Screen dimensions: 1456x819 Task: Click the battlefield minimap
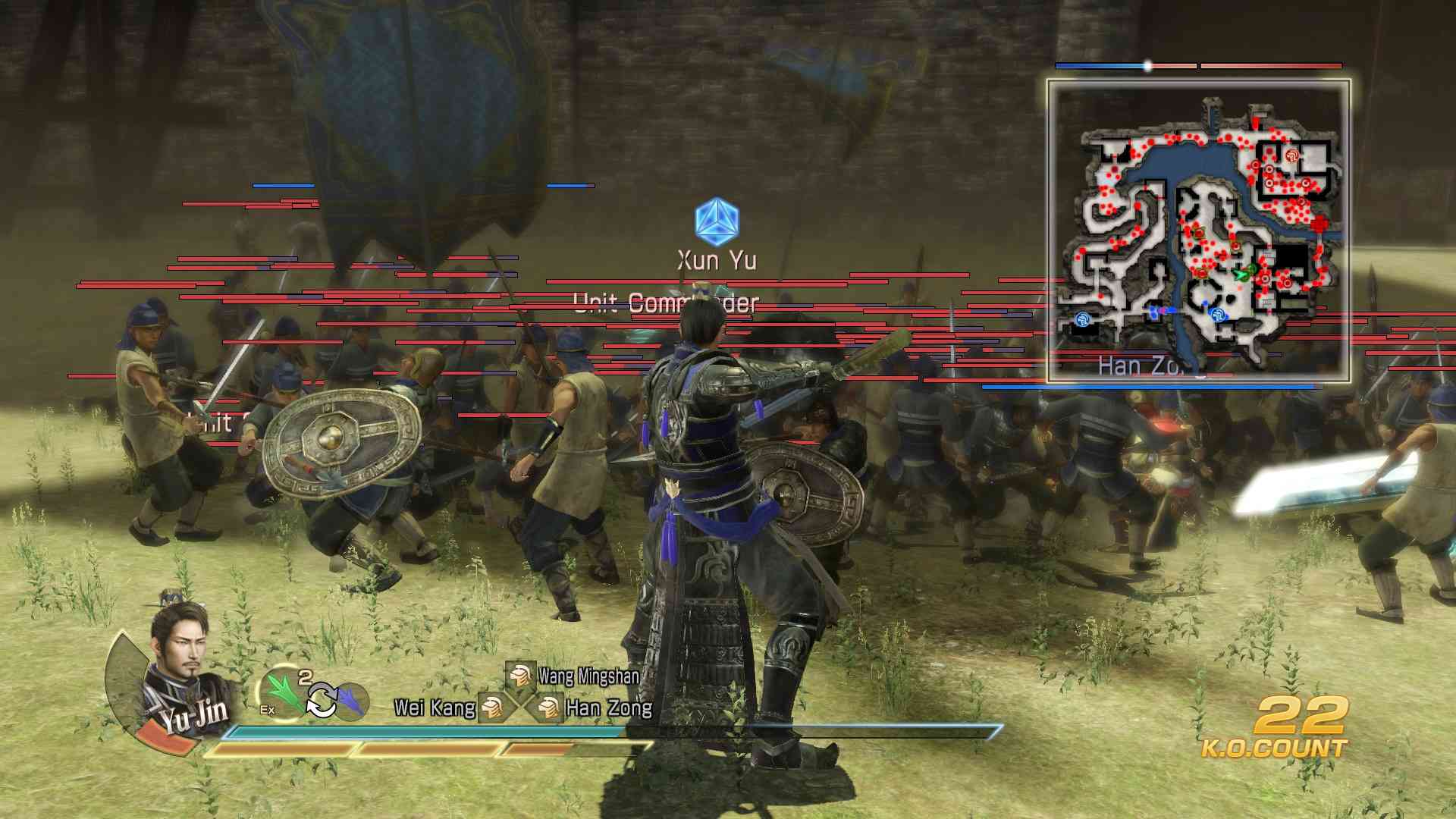1198,231
